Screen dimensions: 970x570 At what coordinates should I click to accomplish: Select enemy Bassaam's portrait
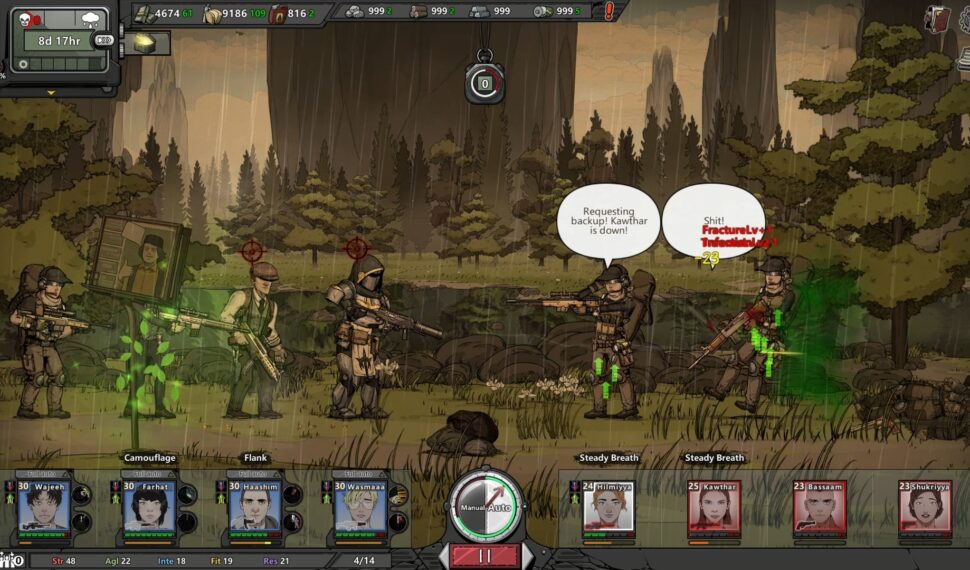820,509
